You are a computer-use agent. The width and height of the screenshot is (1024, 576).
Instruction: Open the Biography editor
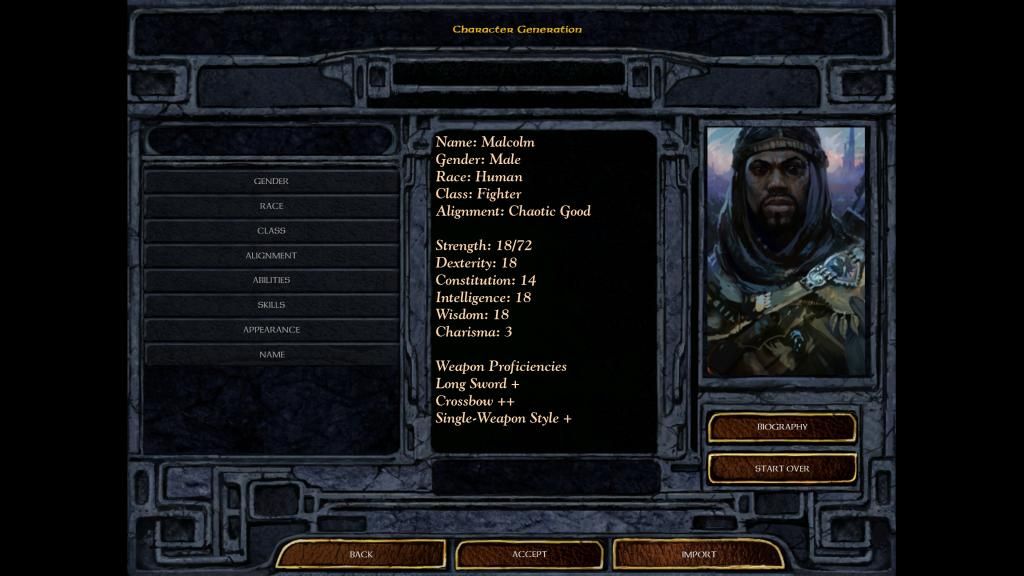pos(782,427)
